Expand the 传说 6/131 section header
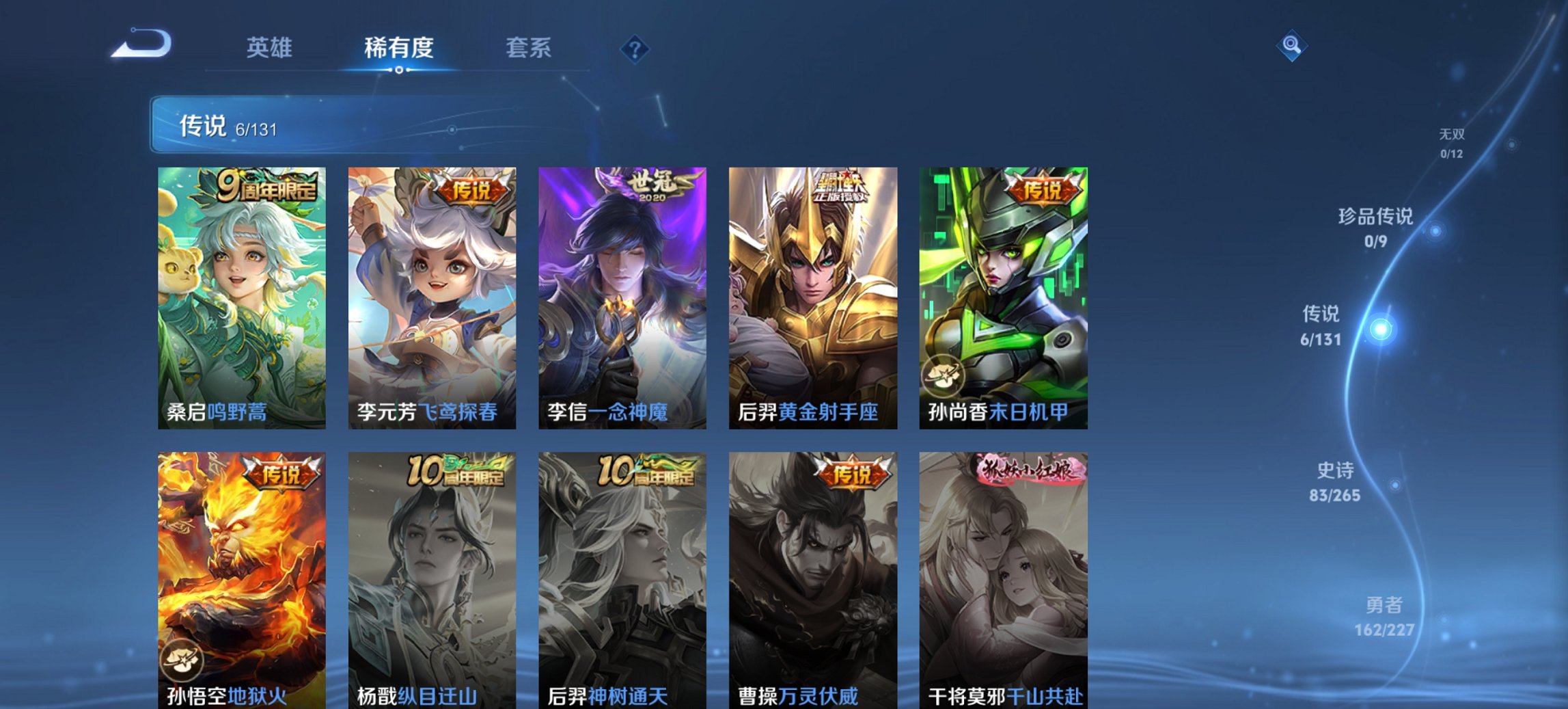Image resolution: width=1568 pixels, height=709 pixels. (227, 126)
